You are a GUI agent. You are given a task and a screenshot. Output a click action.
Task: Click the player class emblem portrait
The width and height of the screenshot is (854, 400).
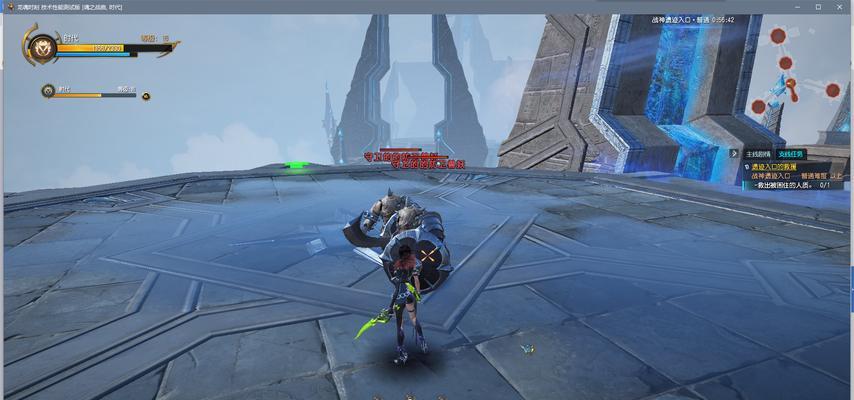(42, 46)
